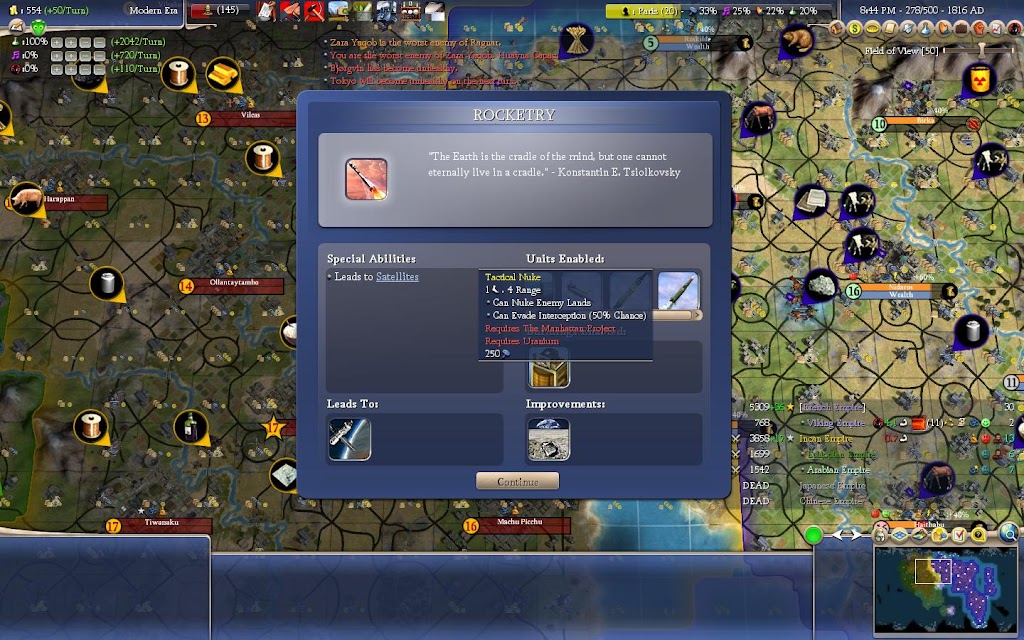Select the moon landing icon under Improvements
This screenshot has width=1024, height=640.
[549, 439]
